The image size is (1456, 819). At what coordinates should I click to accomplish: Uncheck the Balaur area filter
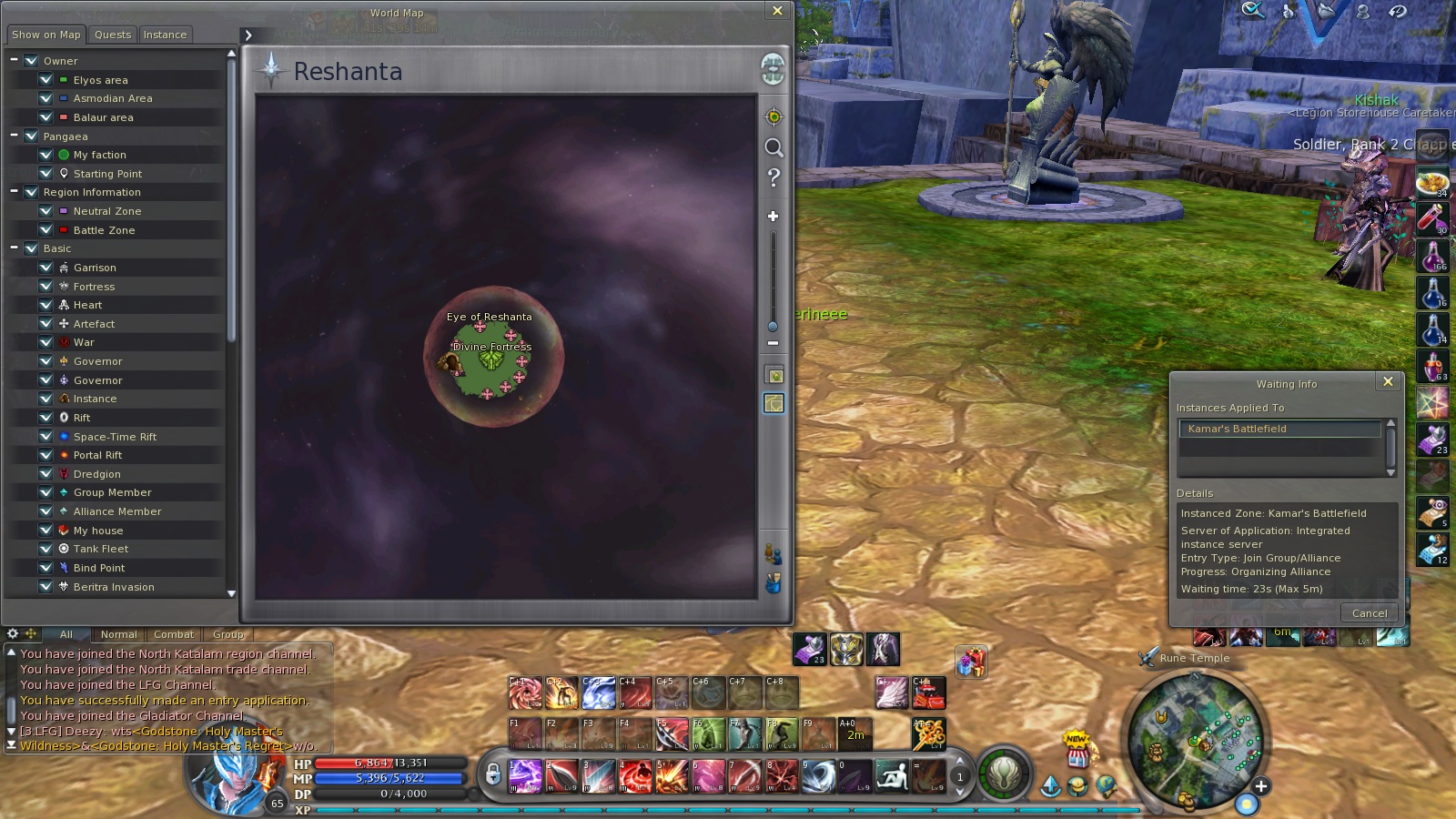45,117
